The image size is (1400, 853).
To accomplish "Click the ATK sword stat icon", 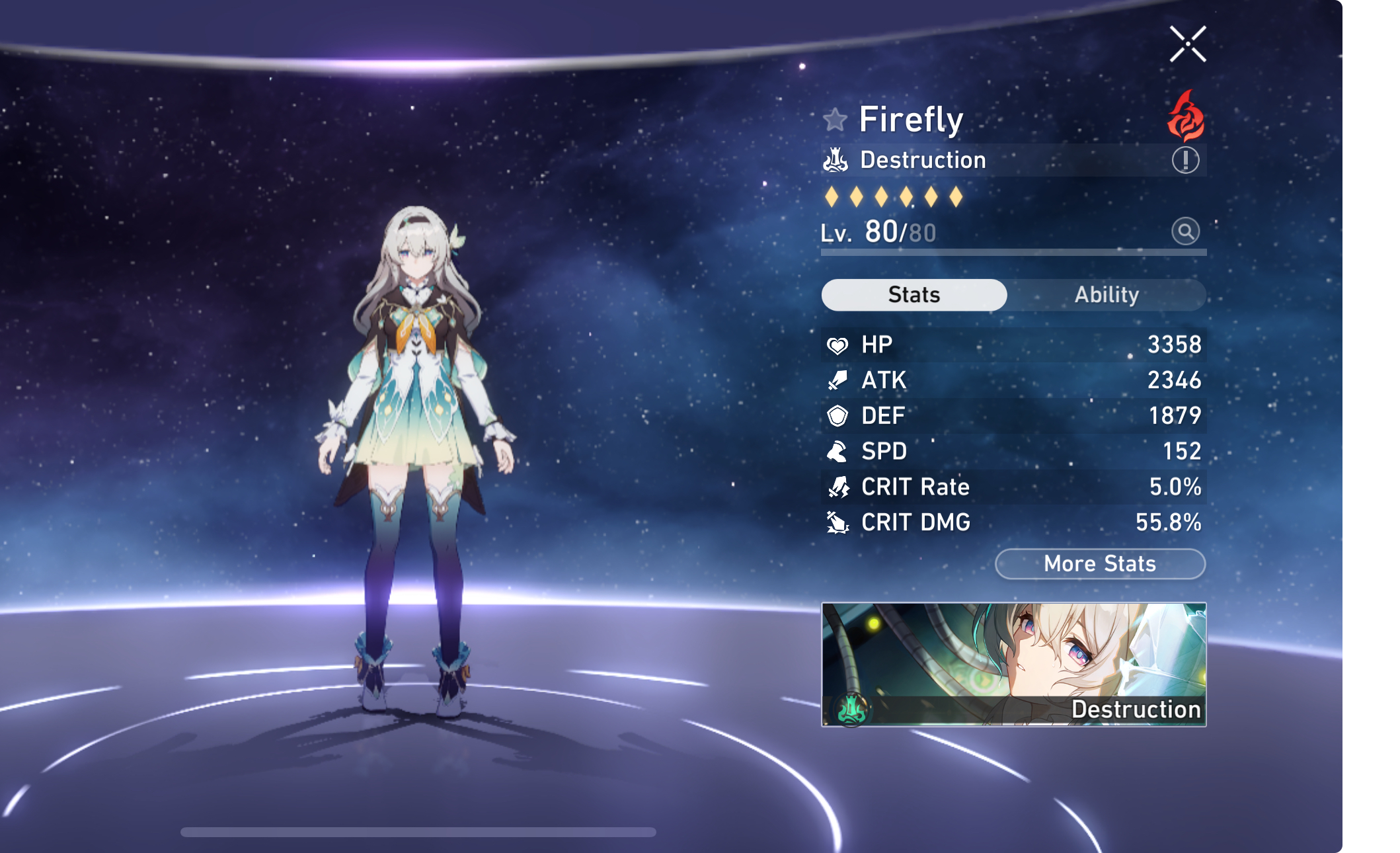I will point(837,380).
